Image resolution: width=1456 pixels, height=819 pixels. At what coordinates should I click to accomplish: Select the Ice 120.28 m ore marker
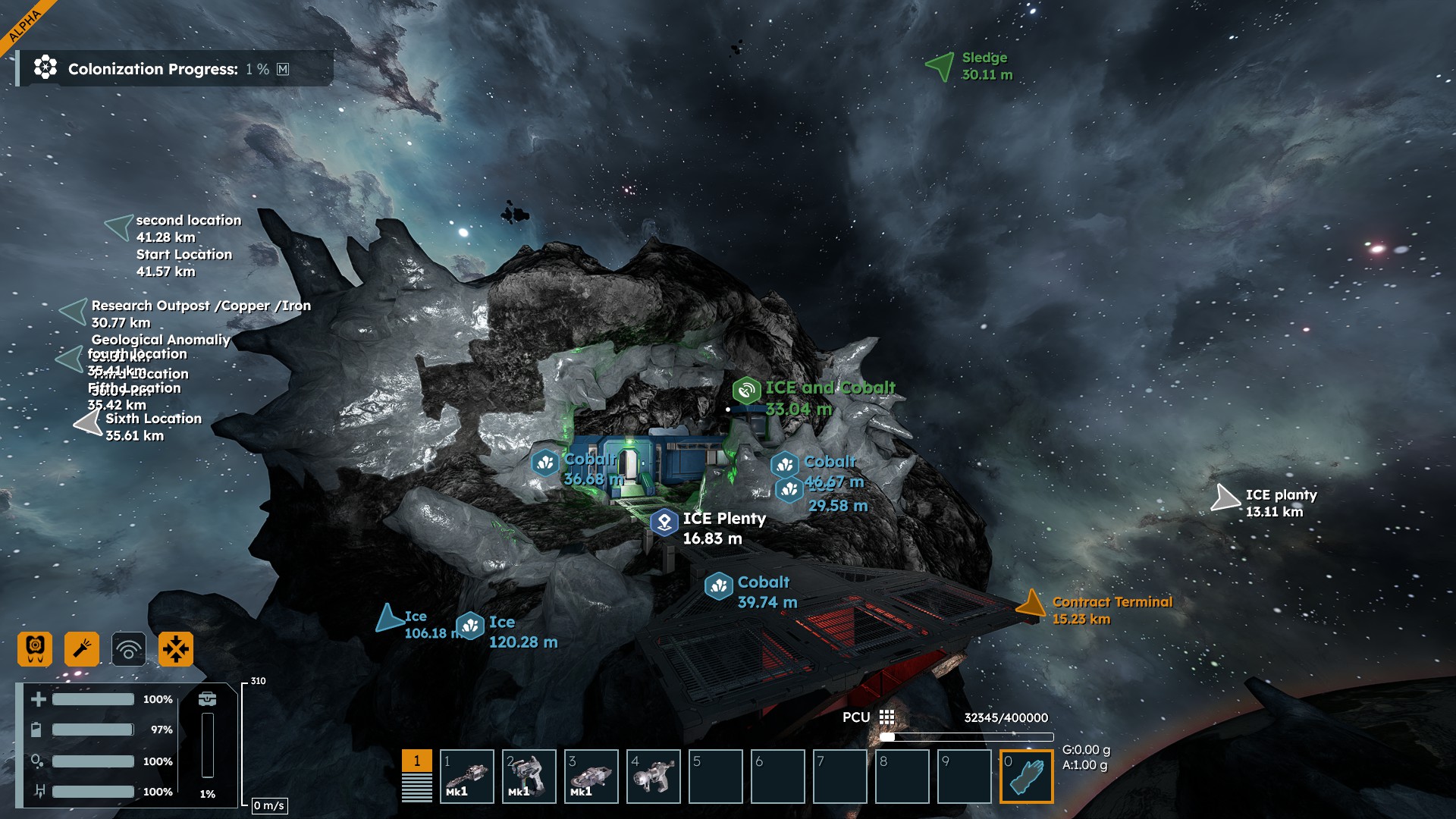(x=470, y=626)
